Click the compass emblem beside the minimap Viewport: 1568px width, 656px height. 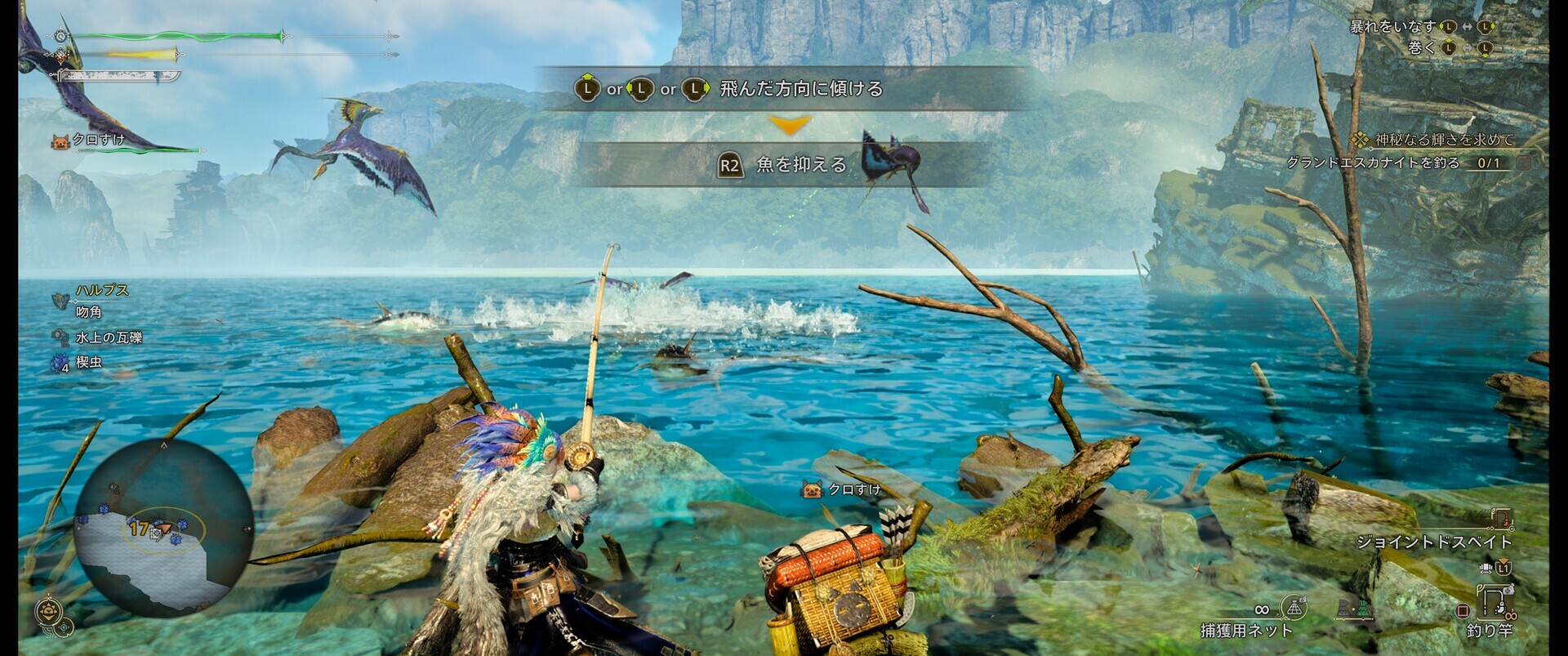click(x=49, y=612)
